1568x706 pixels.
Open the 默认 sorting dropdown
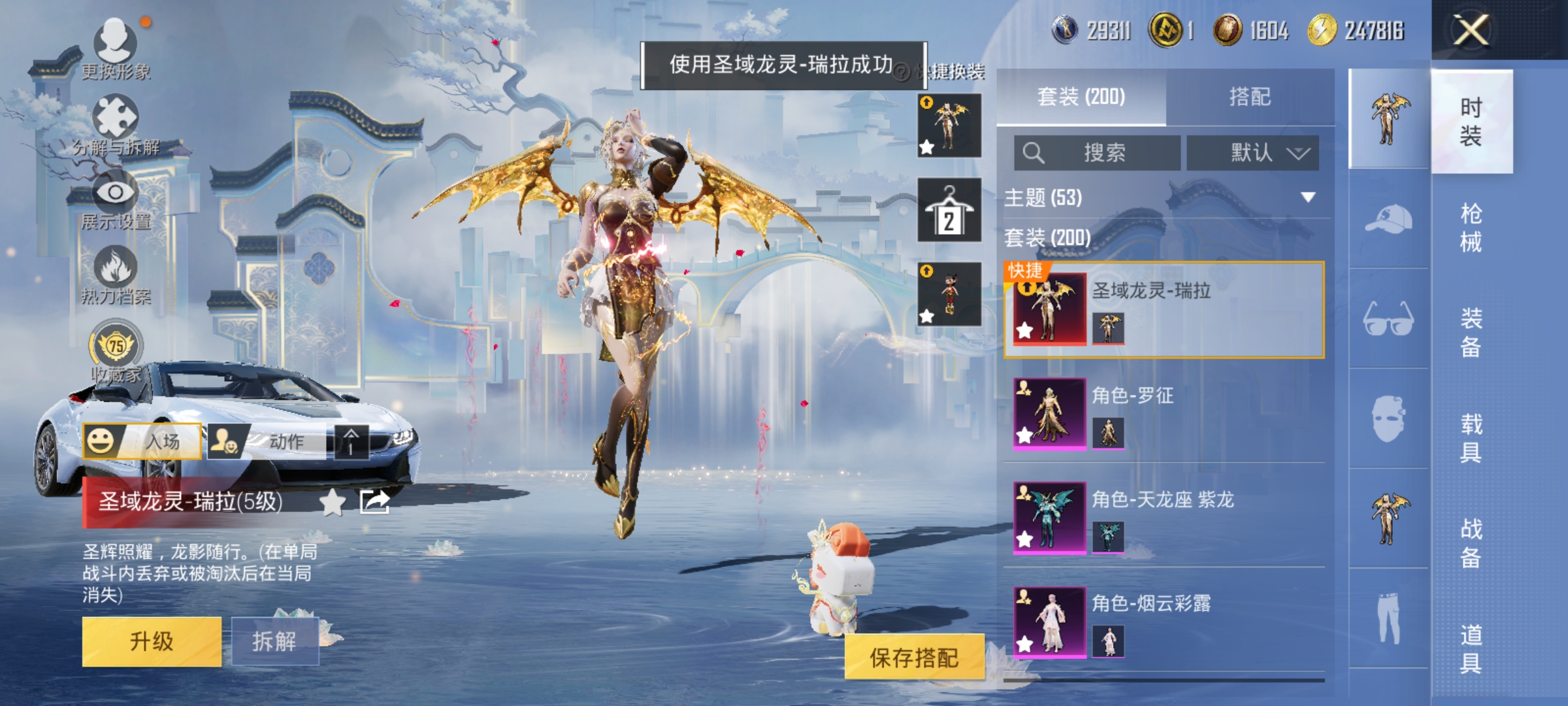click(x=1252, y=152)
